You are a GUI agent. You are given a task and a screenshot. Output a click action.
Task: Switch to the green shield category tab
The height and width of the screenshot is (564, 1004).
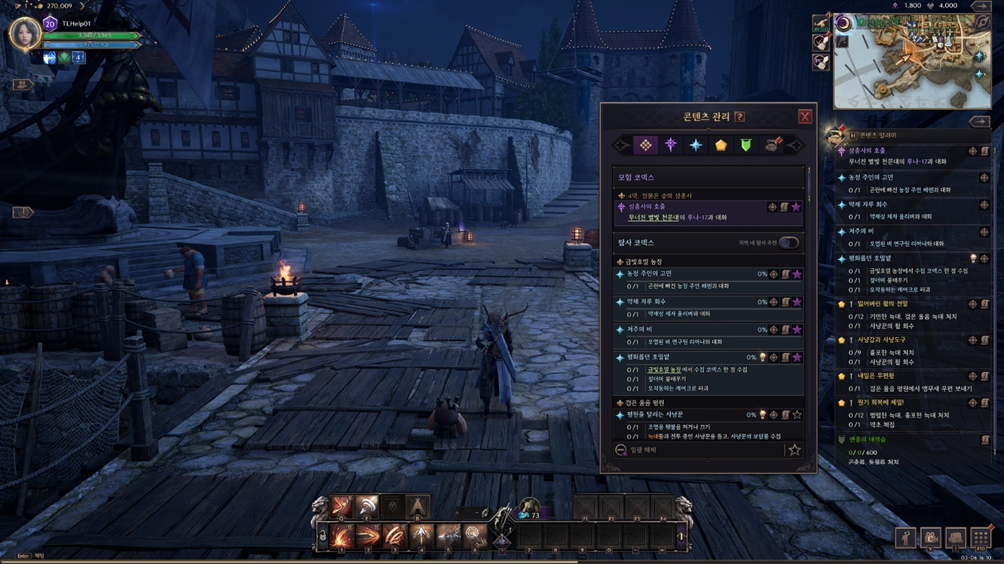point(745,146)
